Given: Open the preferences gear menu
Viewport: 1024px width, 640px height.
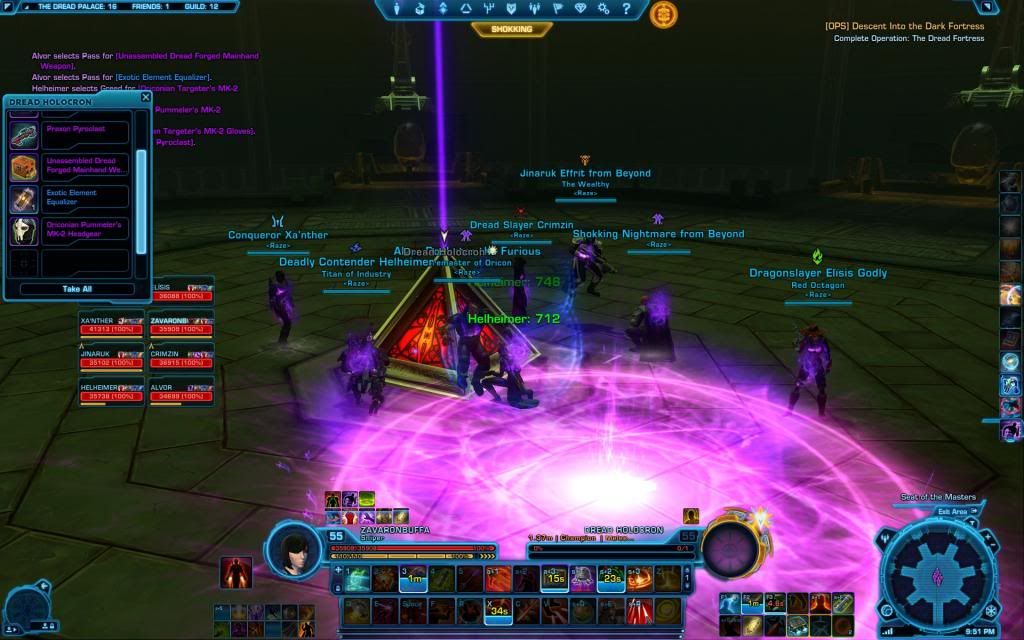Looking at the screenshot, I should [606, 9].
